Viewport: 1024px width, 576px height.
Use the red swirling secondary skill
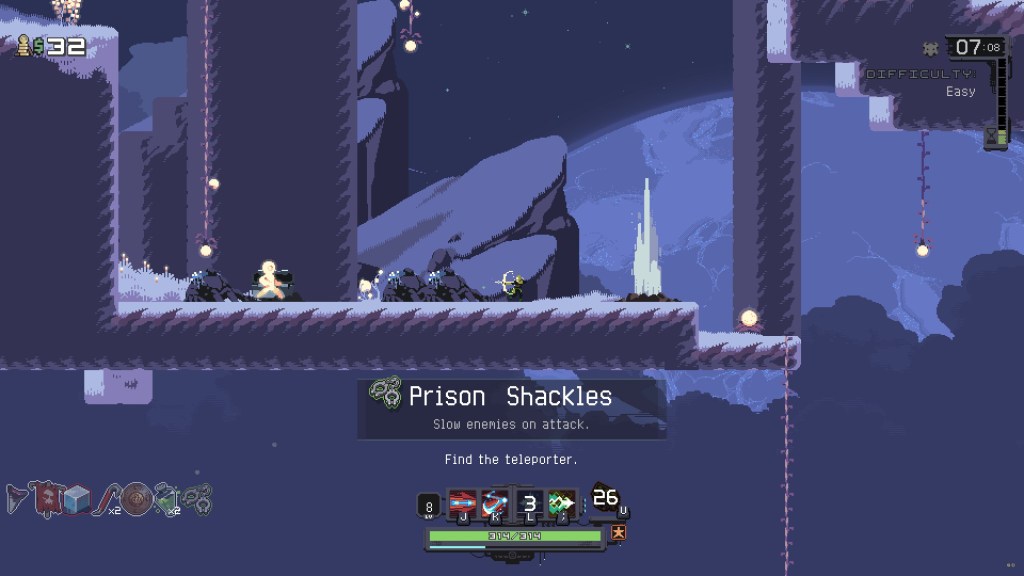495,503
